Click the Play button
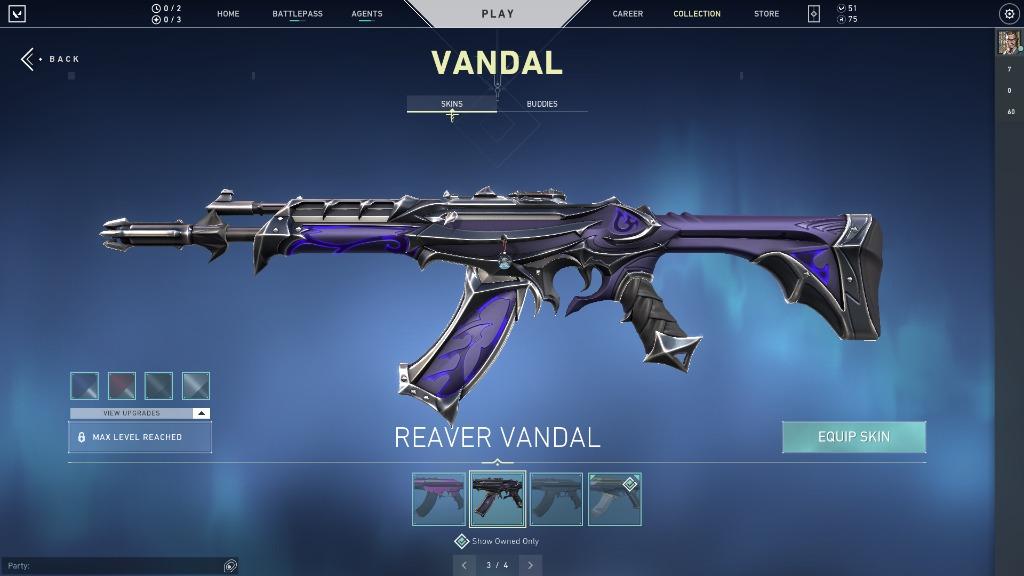This screenshot has width=1024, height=576. (x=498, y=14)
